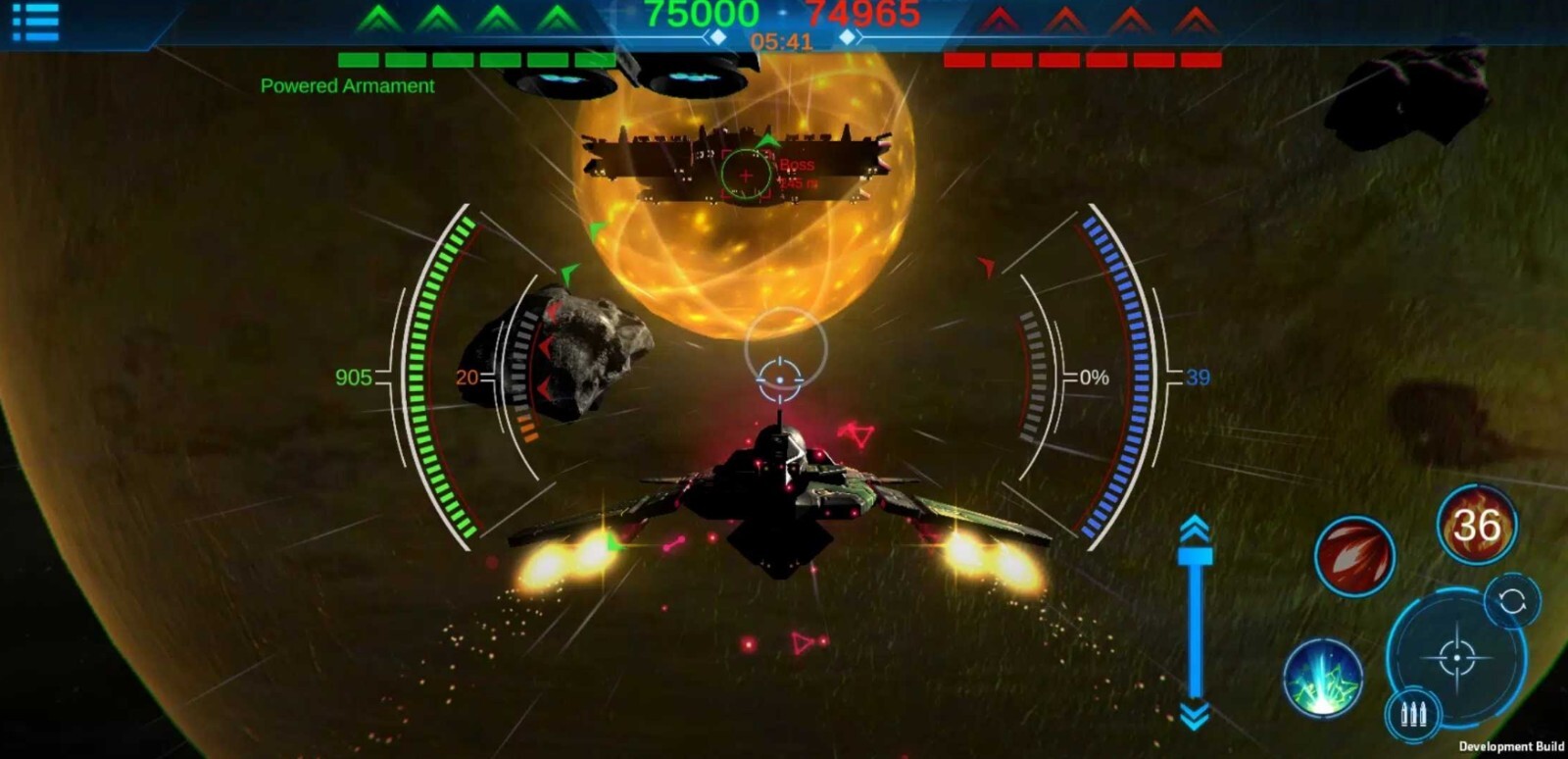
Task: Trigger the green energy blast ability
Action: coord(1322,675)
